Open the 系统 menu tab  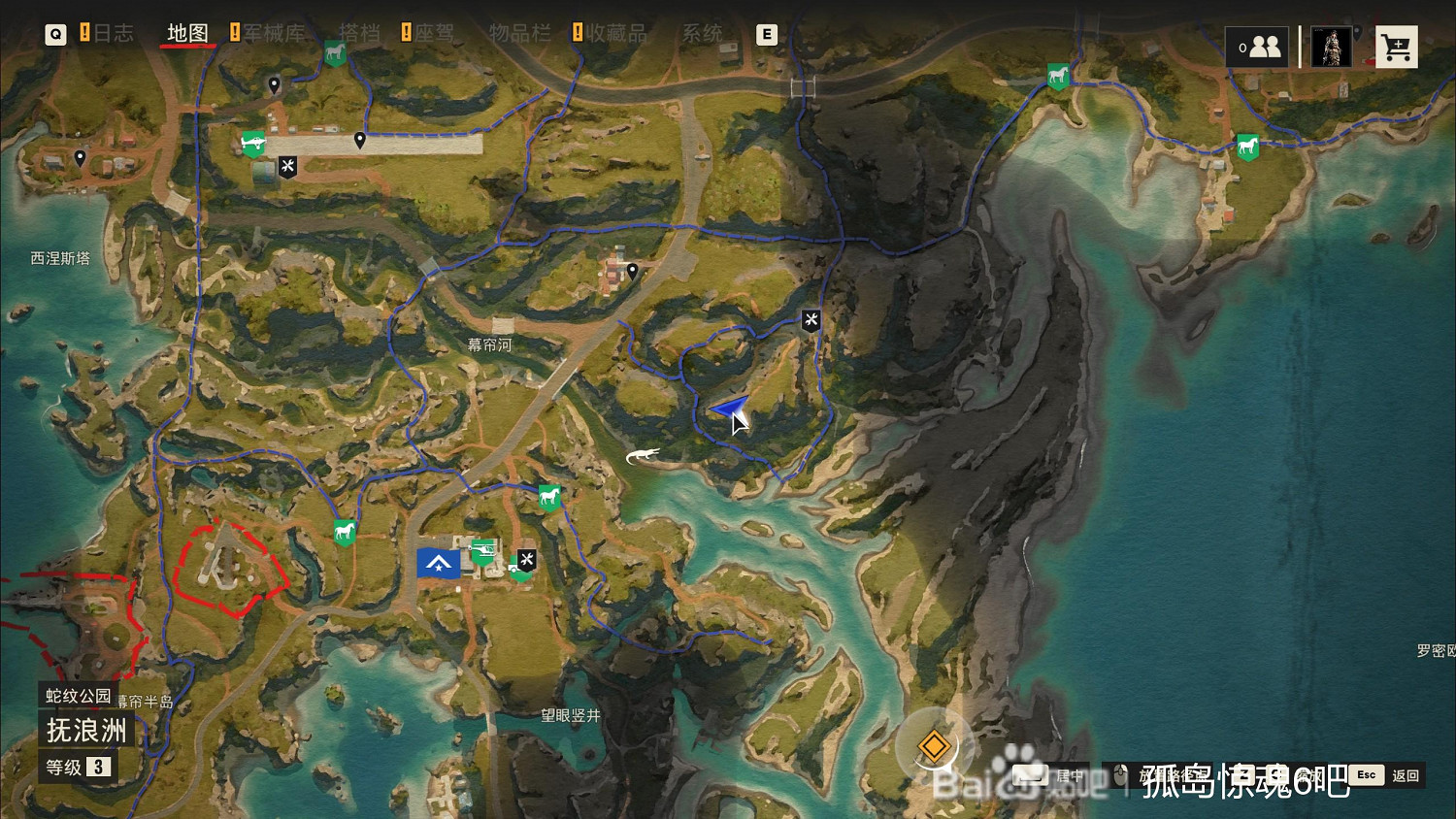702,32
